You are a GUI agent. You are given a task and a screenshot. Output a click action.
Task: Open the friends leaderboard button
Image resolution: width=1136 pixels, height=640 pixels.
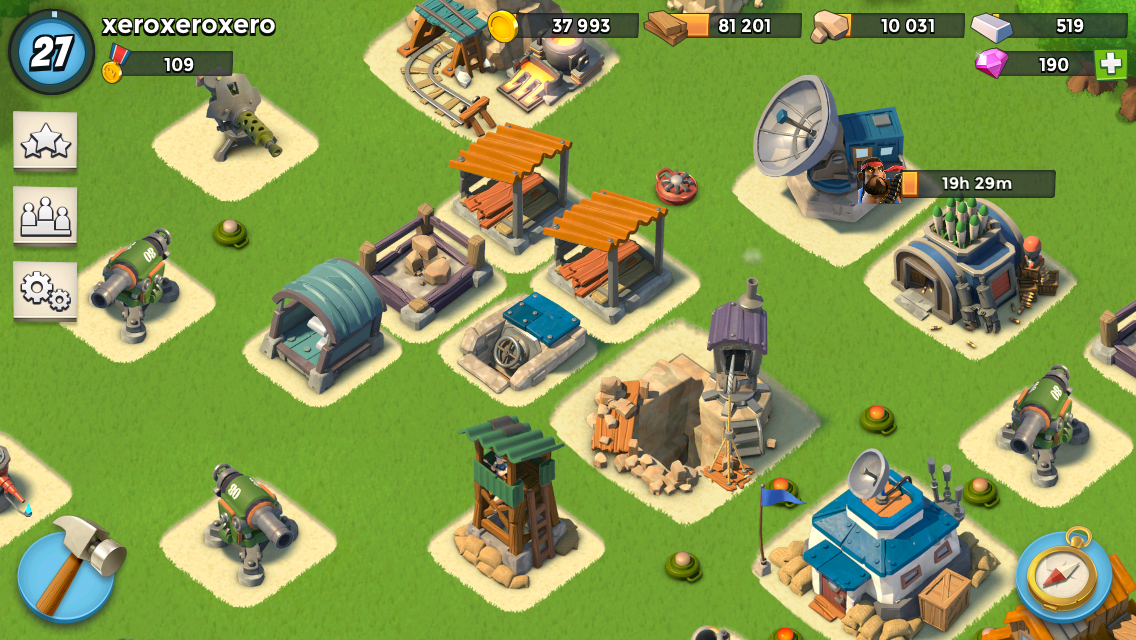pyautogui.click(x=45, y=215)
